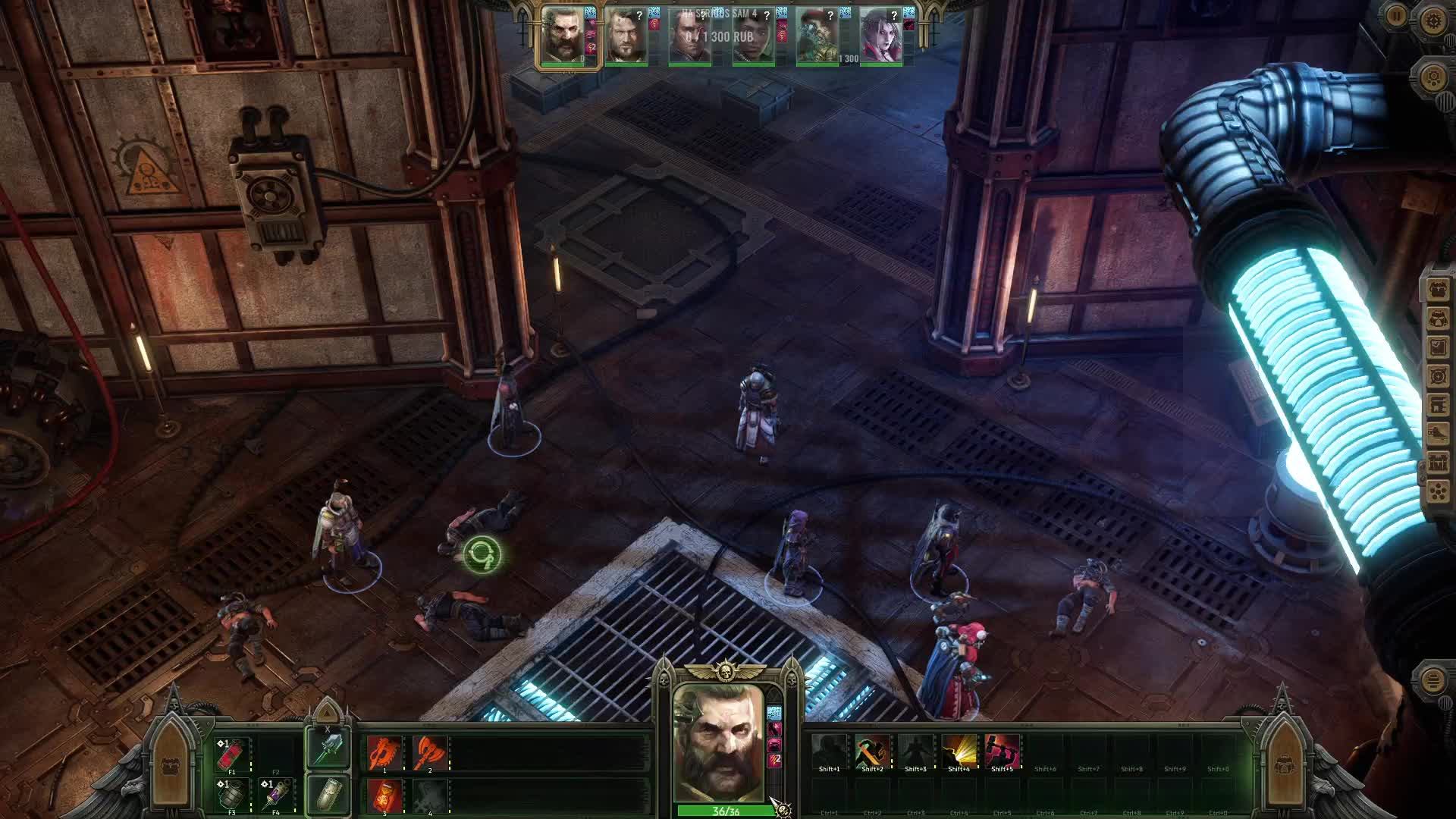Open the inventory from the side menu

(x=1437, y=318)
